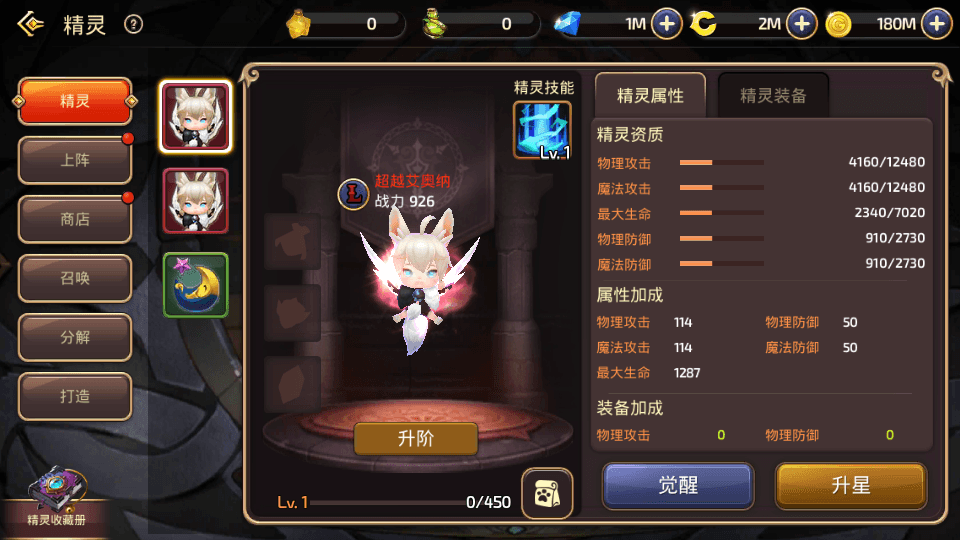Select the 精灵 menu entry
This screenshot has width=960, height=540.
pyautogui.click(x=75, y=101)
